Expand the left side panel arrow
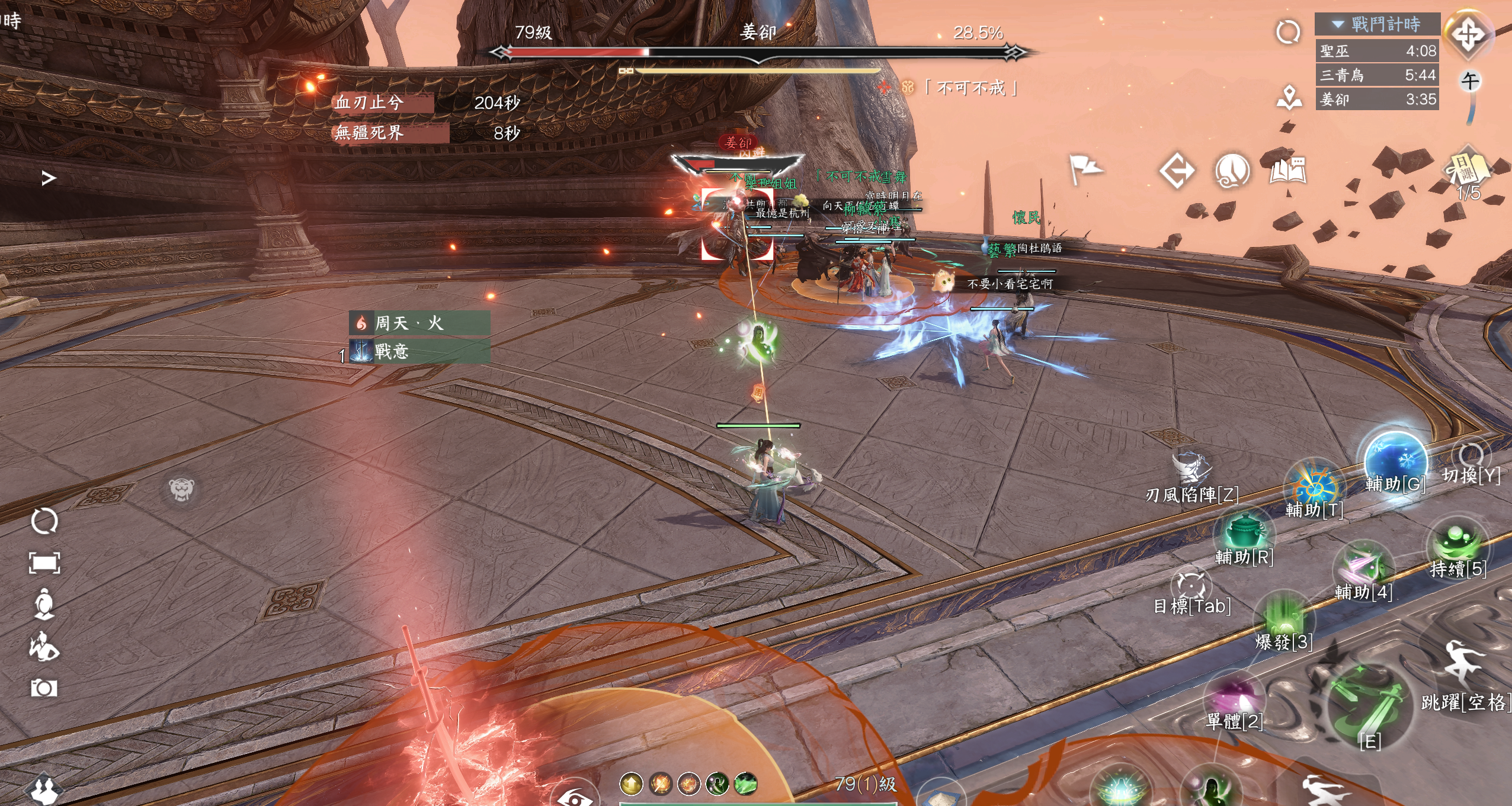 (49, 178)
